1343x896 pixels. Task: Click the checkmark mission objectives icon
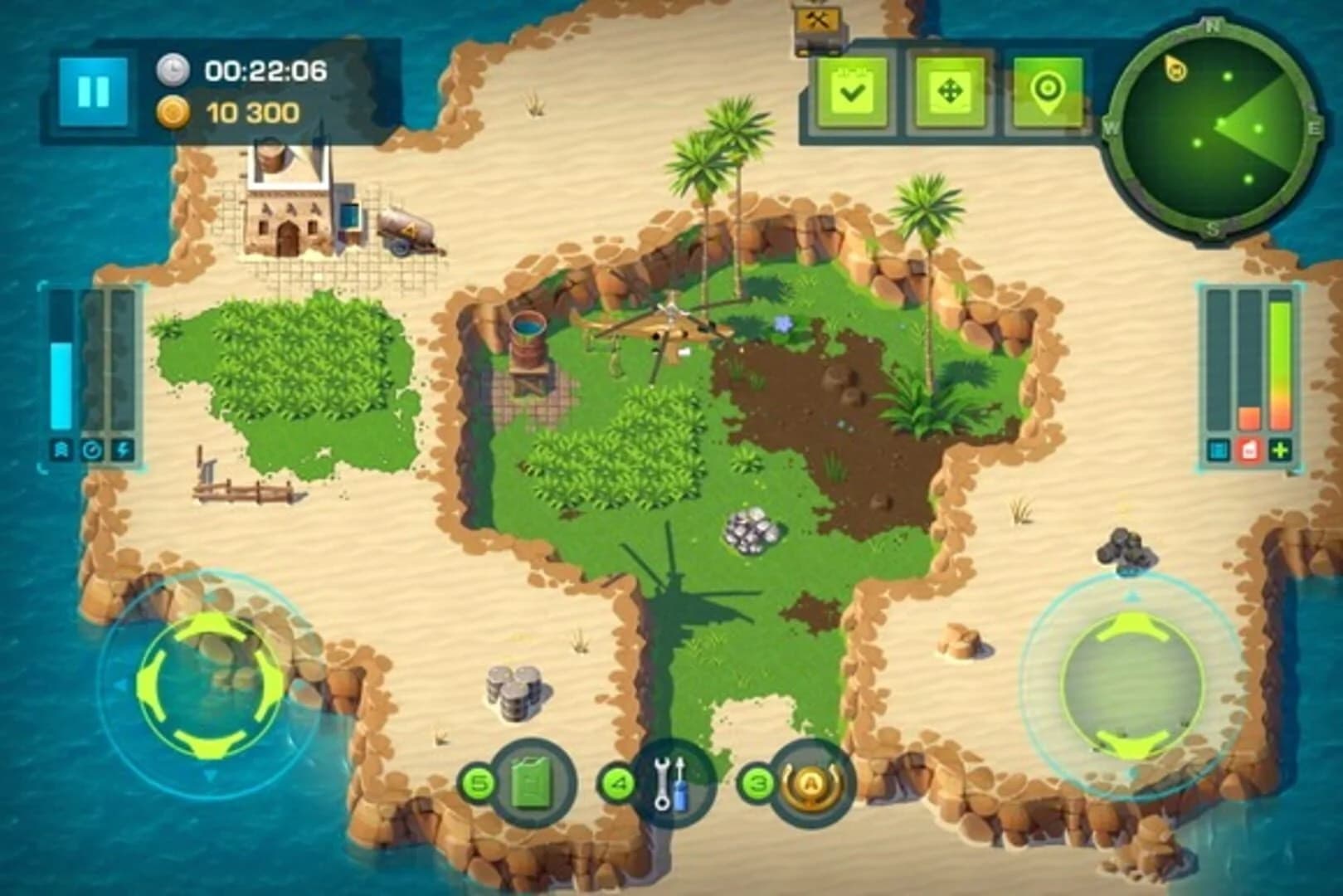click(852, 92)
